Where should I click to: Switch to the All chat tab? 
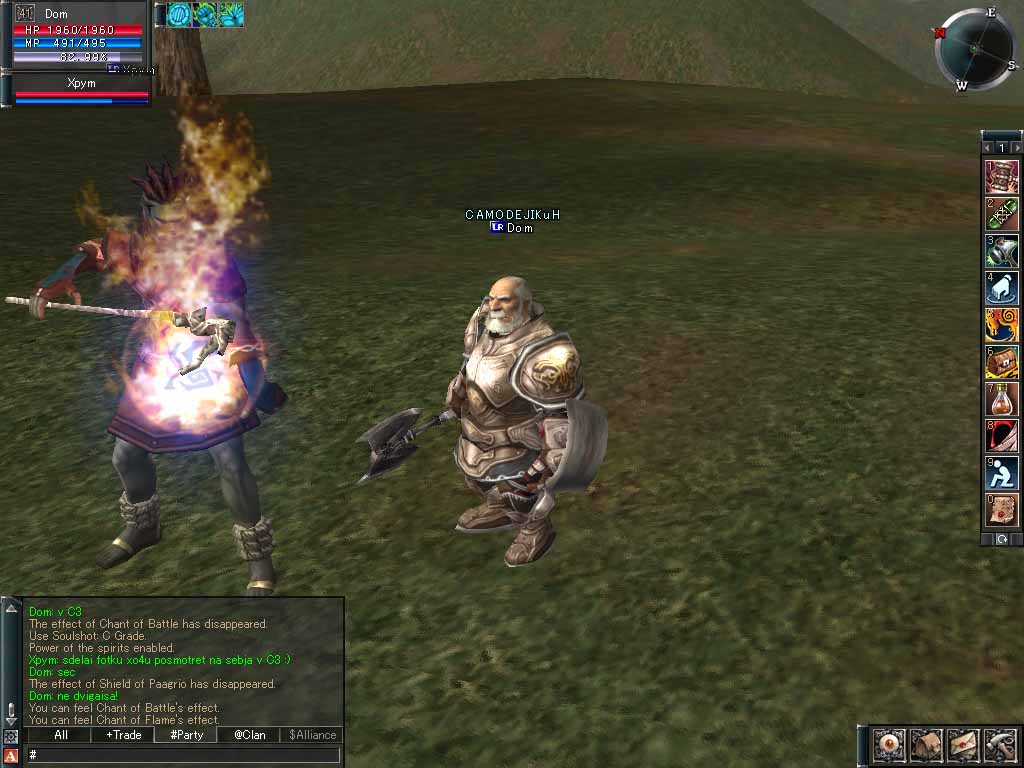click(x=61, y=735)
